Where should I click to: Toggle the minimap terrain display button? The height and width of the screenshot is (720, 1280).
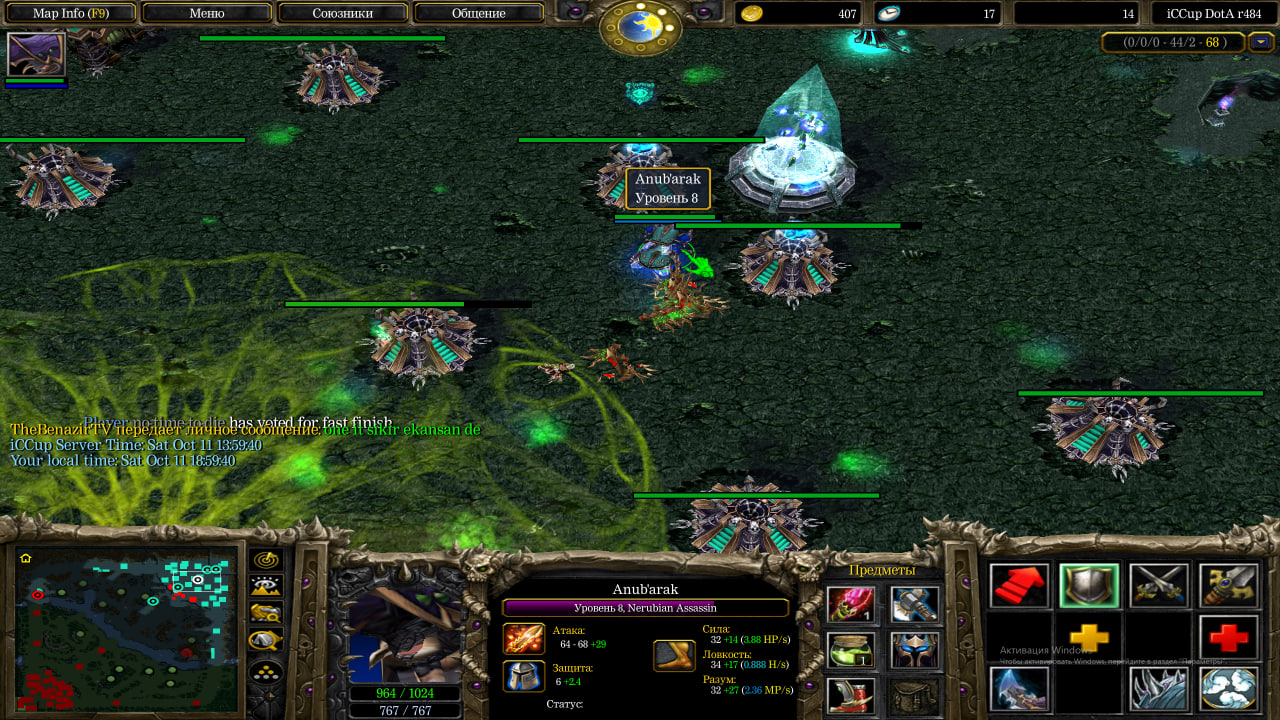266,587
